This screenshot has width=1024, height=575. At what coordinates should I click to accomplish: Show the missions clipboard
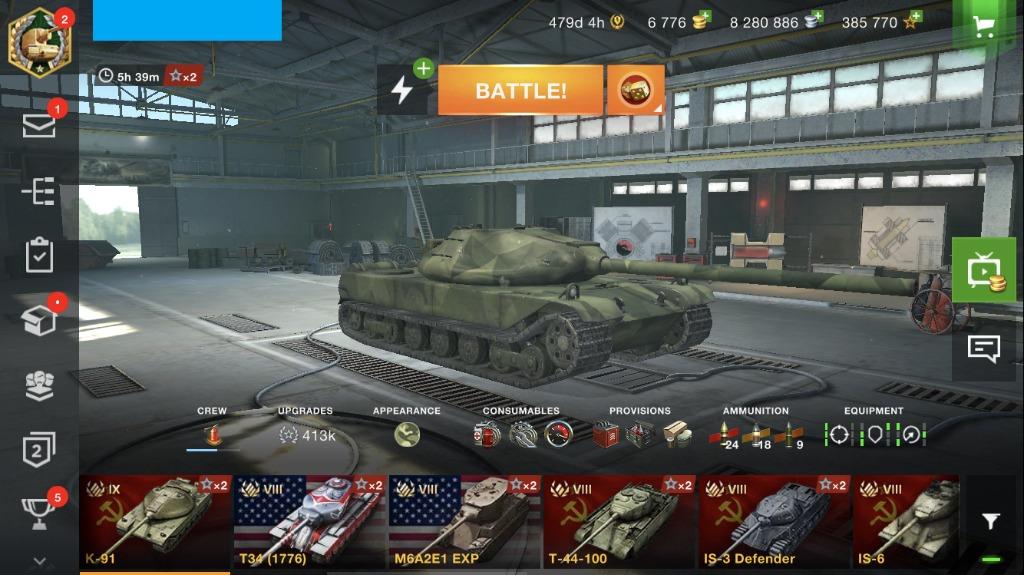point(39,255)
